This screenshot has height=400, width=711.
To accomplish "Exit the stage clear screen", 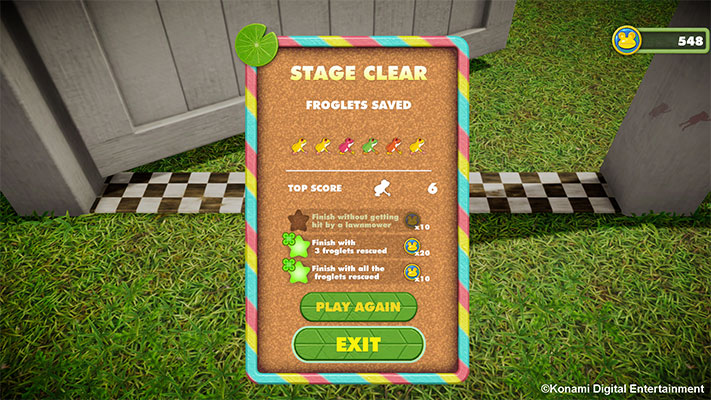I will (358, 345).
